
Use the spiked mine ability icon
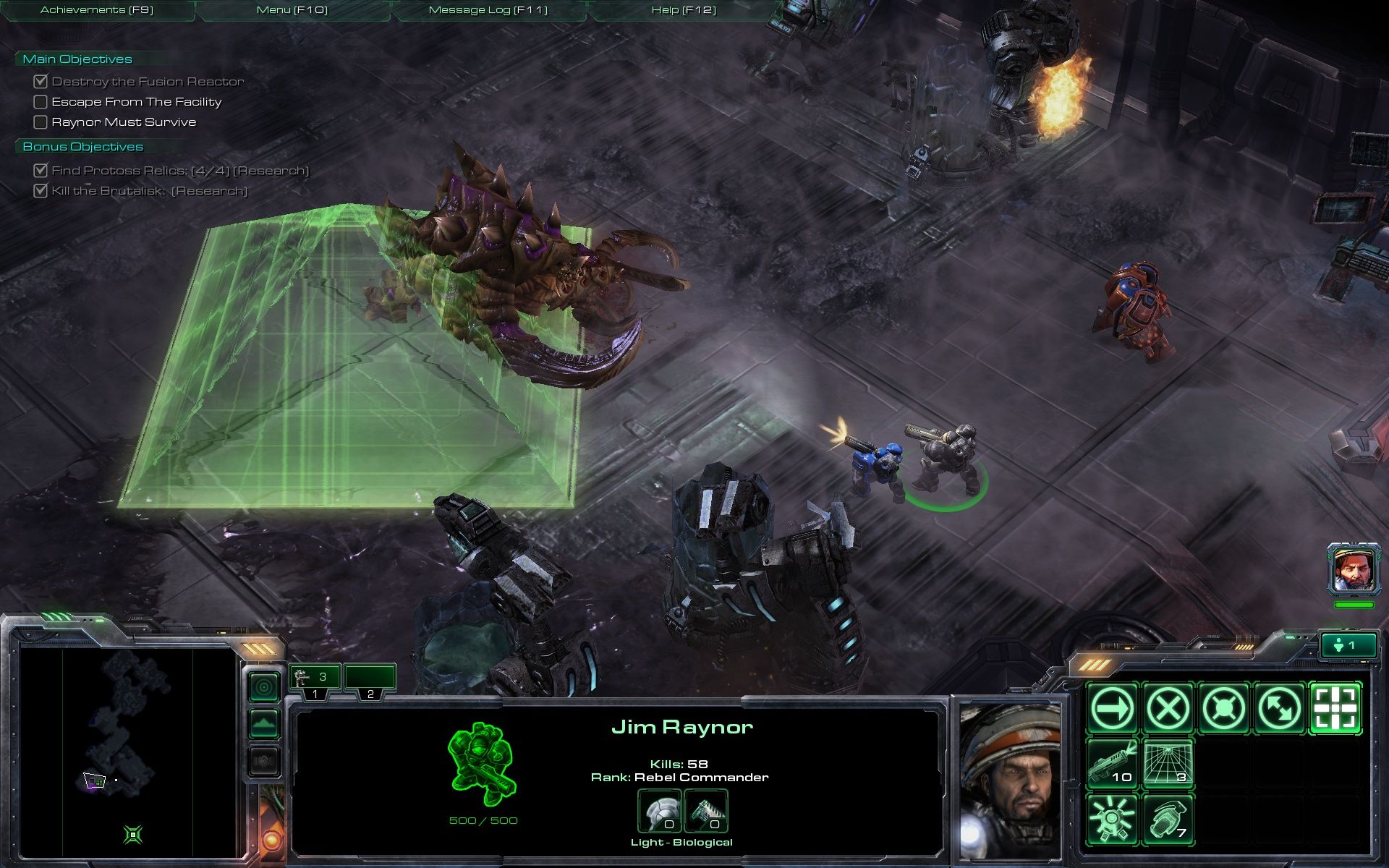point(1114,820)
